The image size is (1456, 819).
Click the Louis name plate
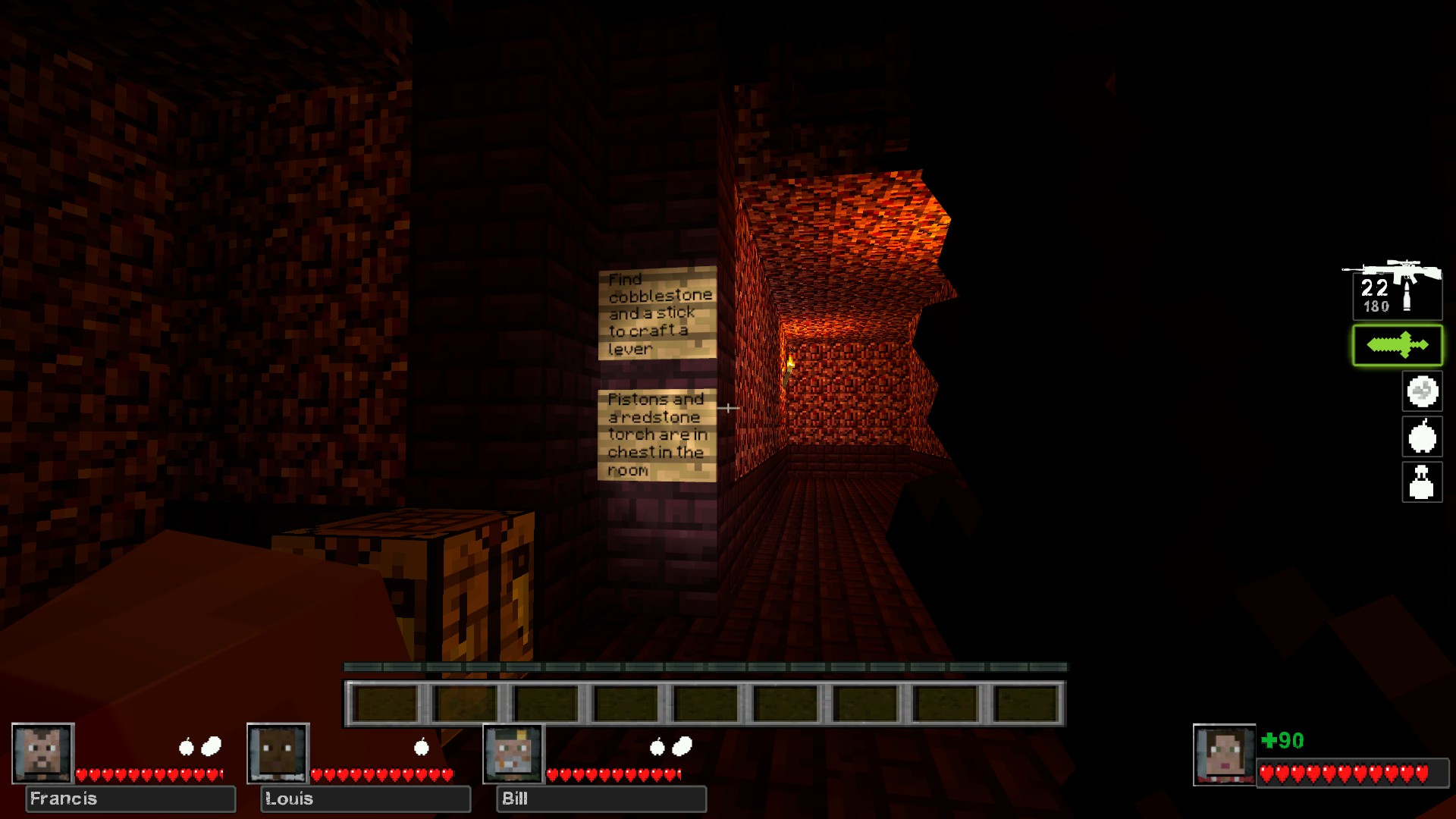pyautogui.click(x=366, y=799)
